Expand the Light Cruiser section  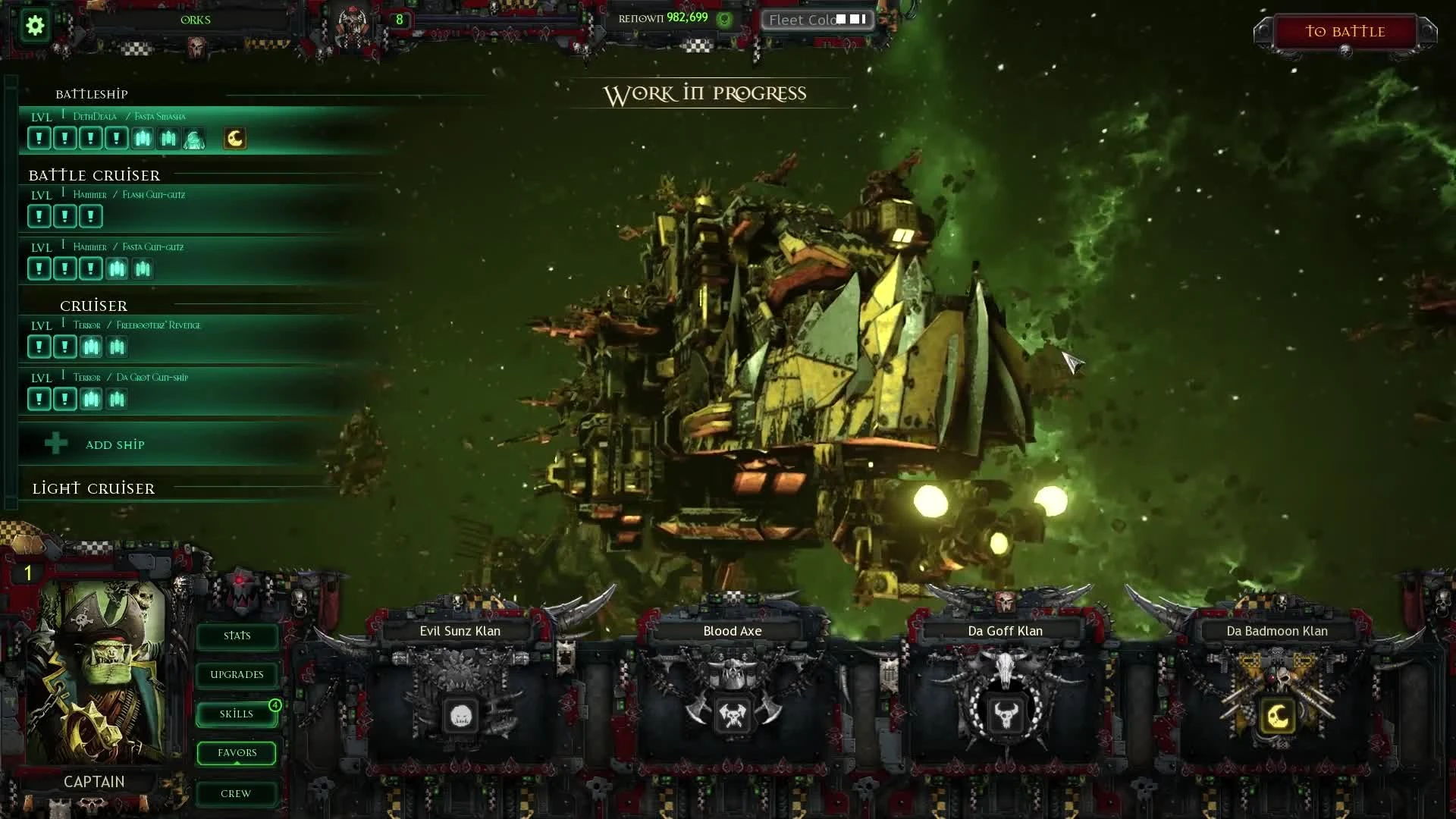tap(93, 488)
